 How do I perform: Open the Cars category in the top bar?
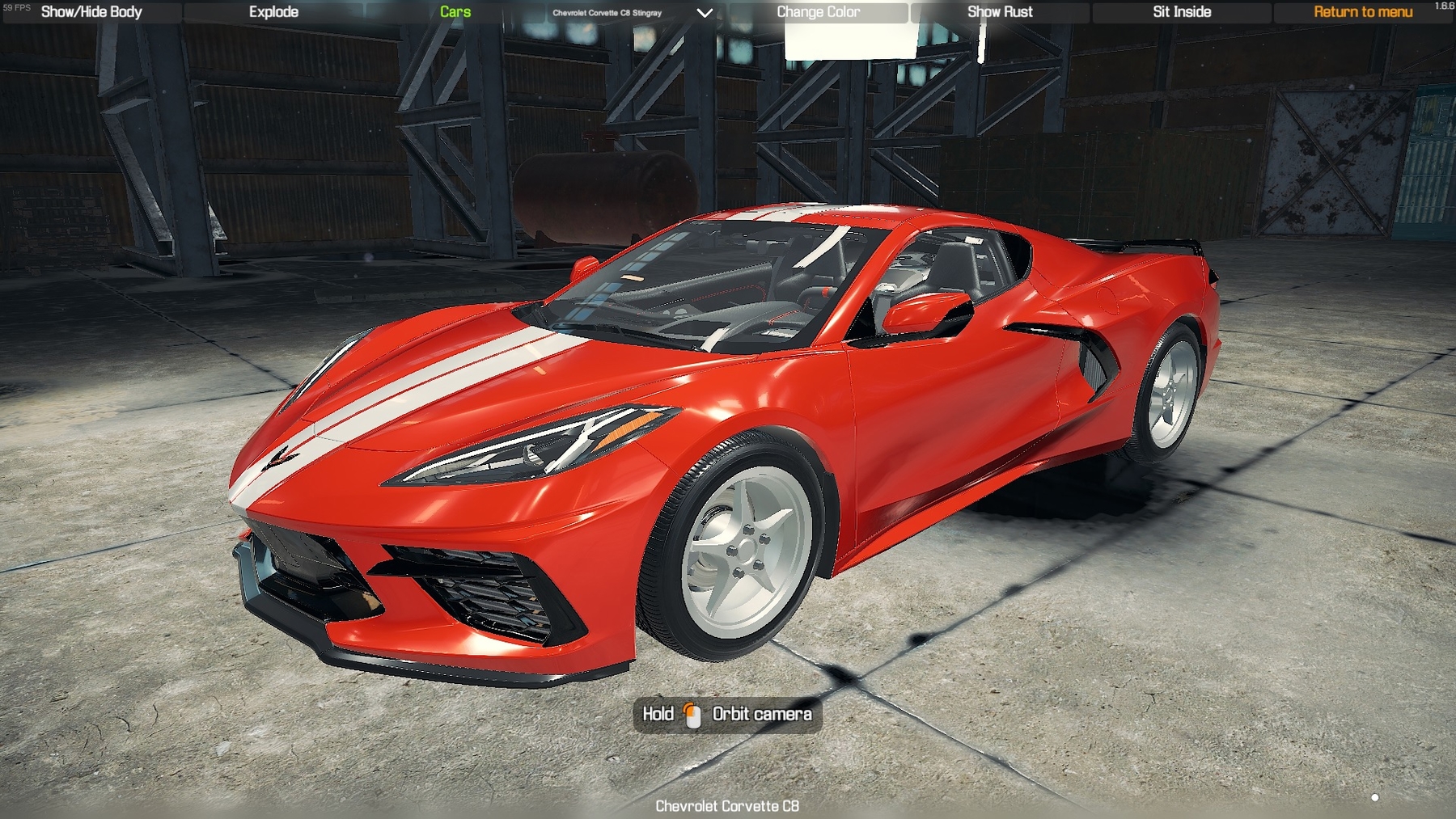[453, 11]
